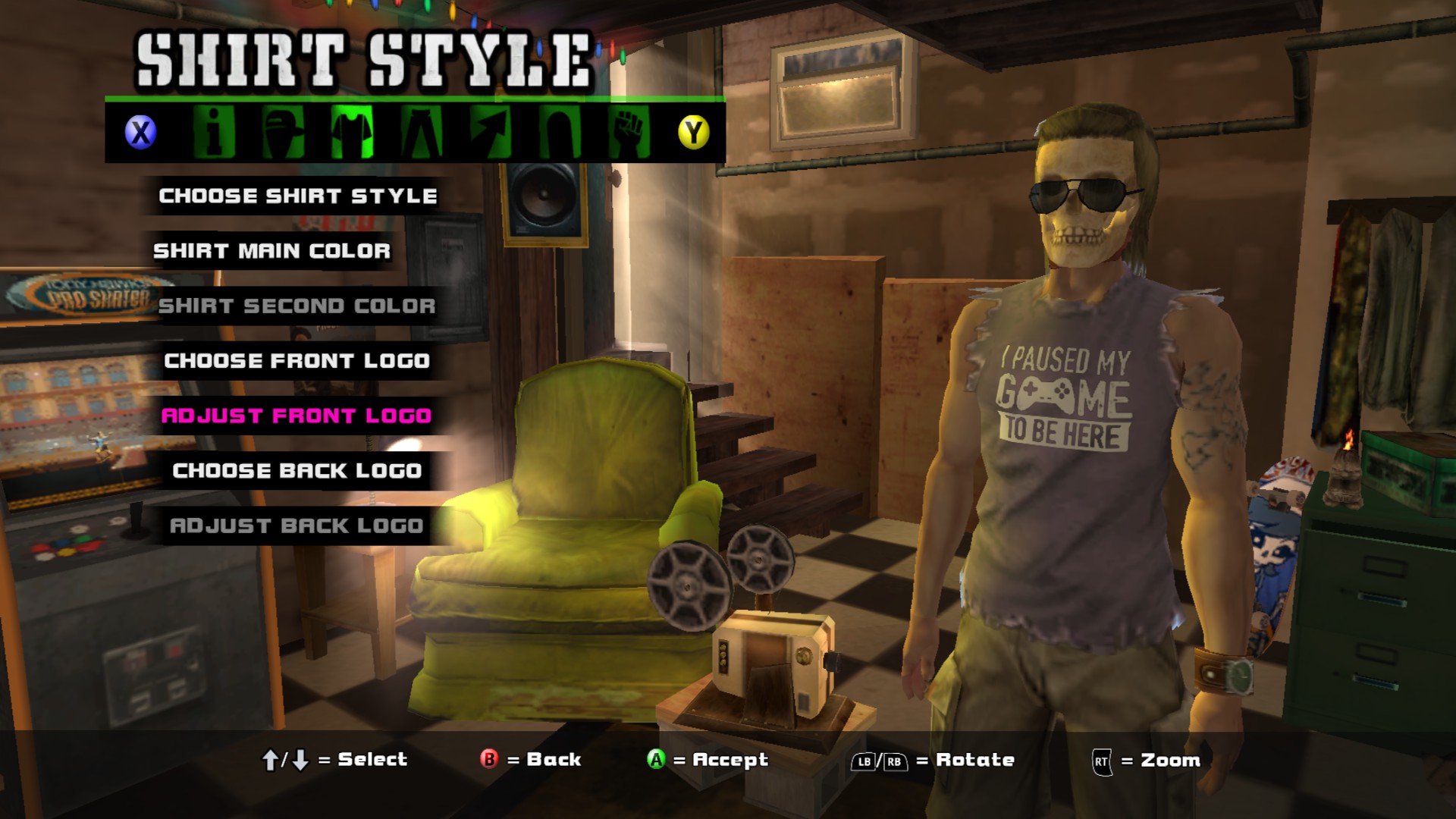
Task: Switch to the info "i" category tab
Action: (213, 133)
